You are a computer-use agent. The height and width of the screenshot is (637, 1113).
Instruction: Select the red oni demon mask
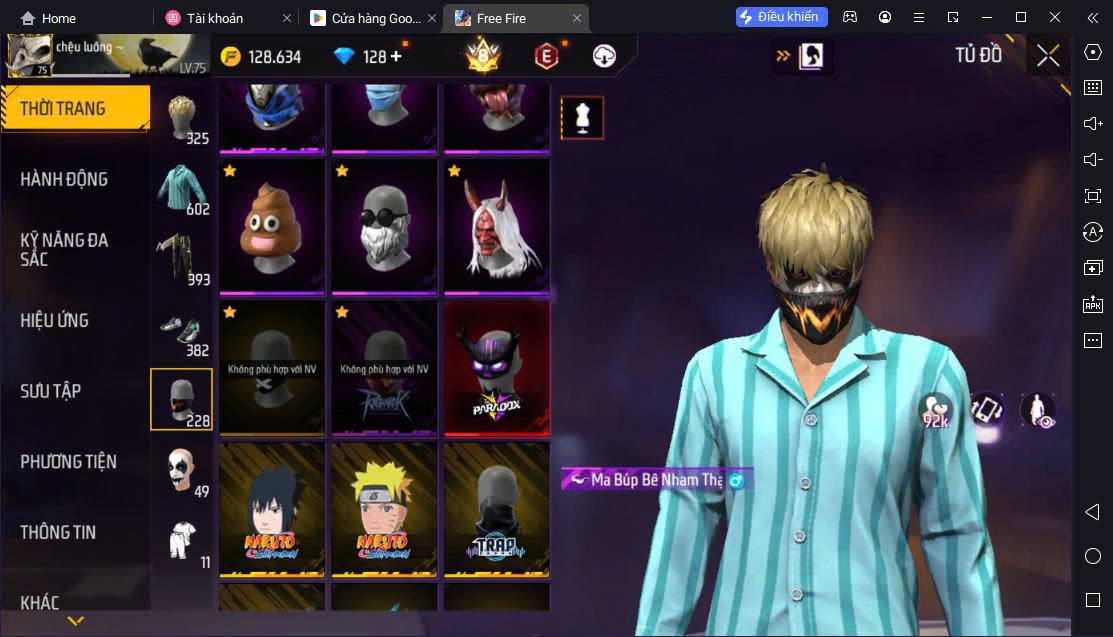click(x=496, y=226)
